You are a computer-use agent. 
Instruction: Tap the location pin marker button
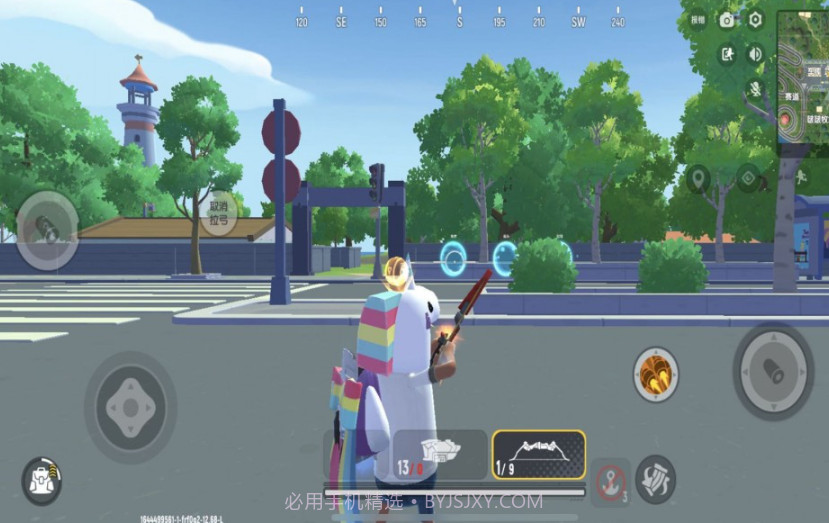[698, 179]
